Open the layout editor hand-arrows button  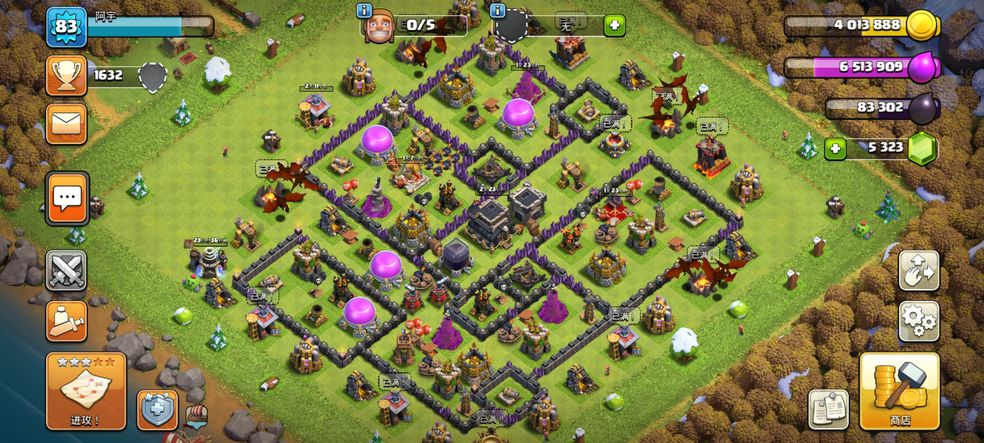pyautogui.click(x=918, y=270)
